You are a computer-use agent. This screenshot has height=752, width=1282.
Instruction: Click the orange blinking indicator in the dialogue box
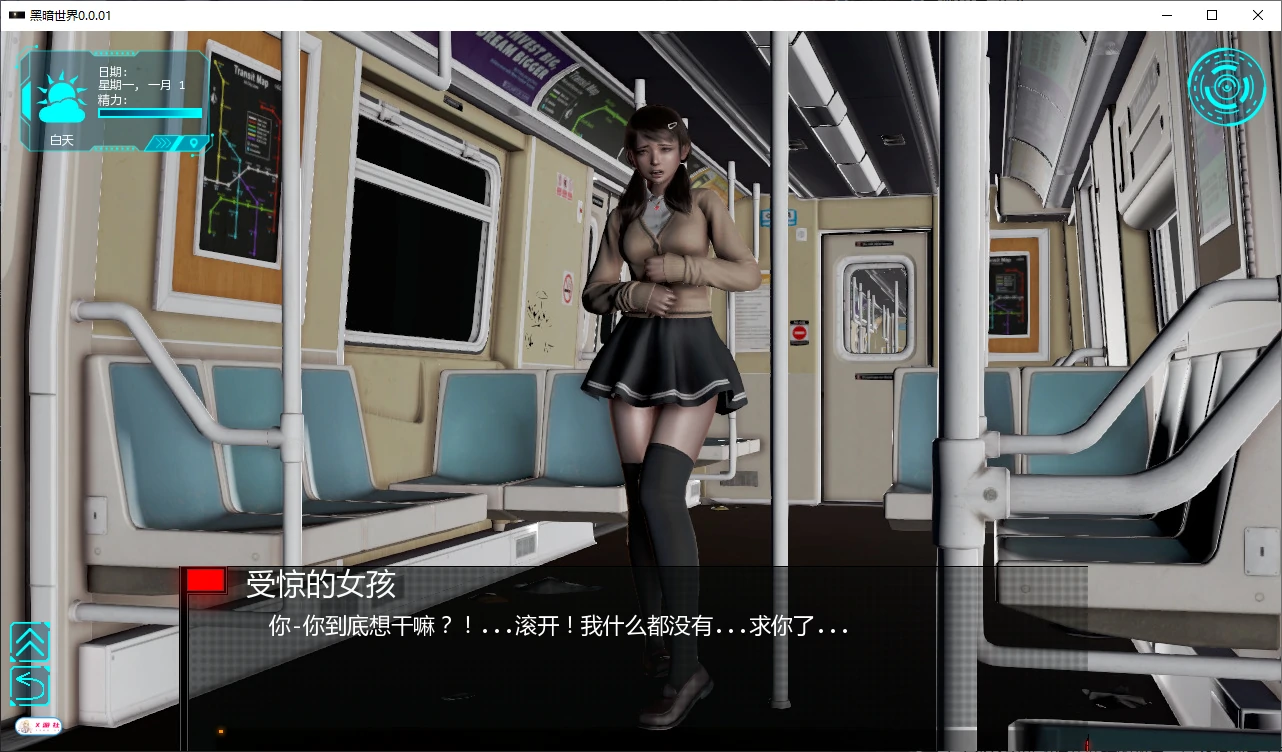[220, 731]
